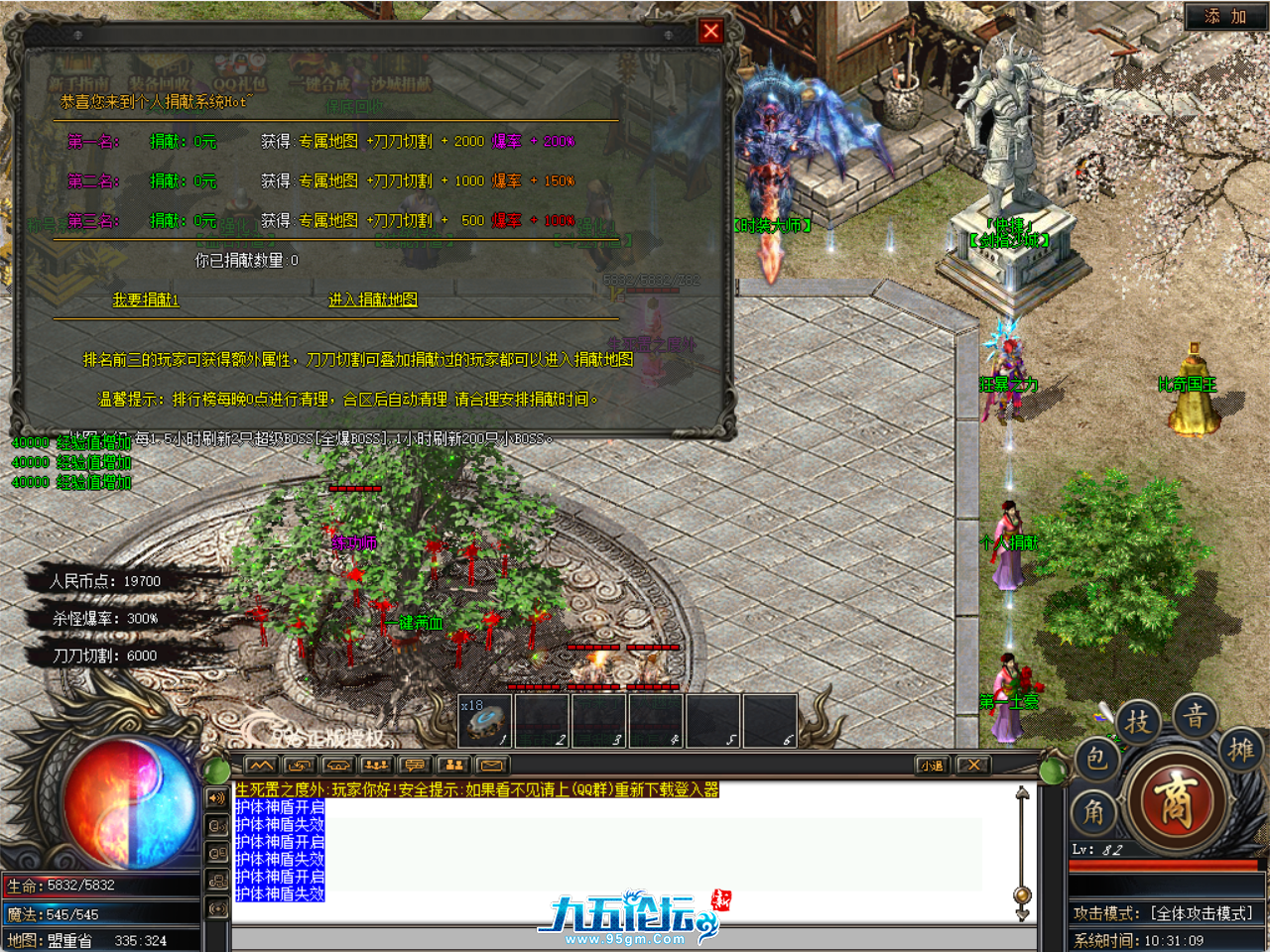Click the 添加 button in the top corner
The height and width of the screenshot is (952, 1270).
tap(1225, 16)
